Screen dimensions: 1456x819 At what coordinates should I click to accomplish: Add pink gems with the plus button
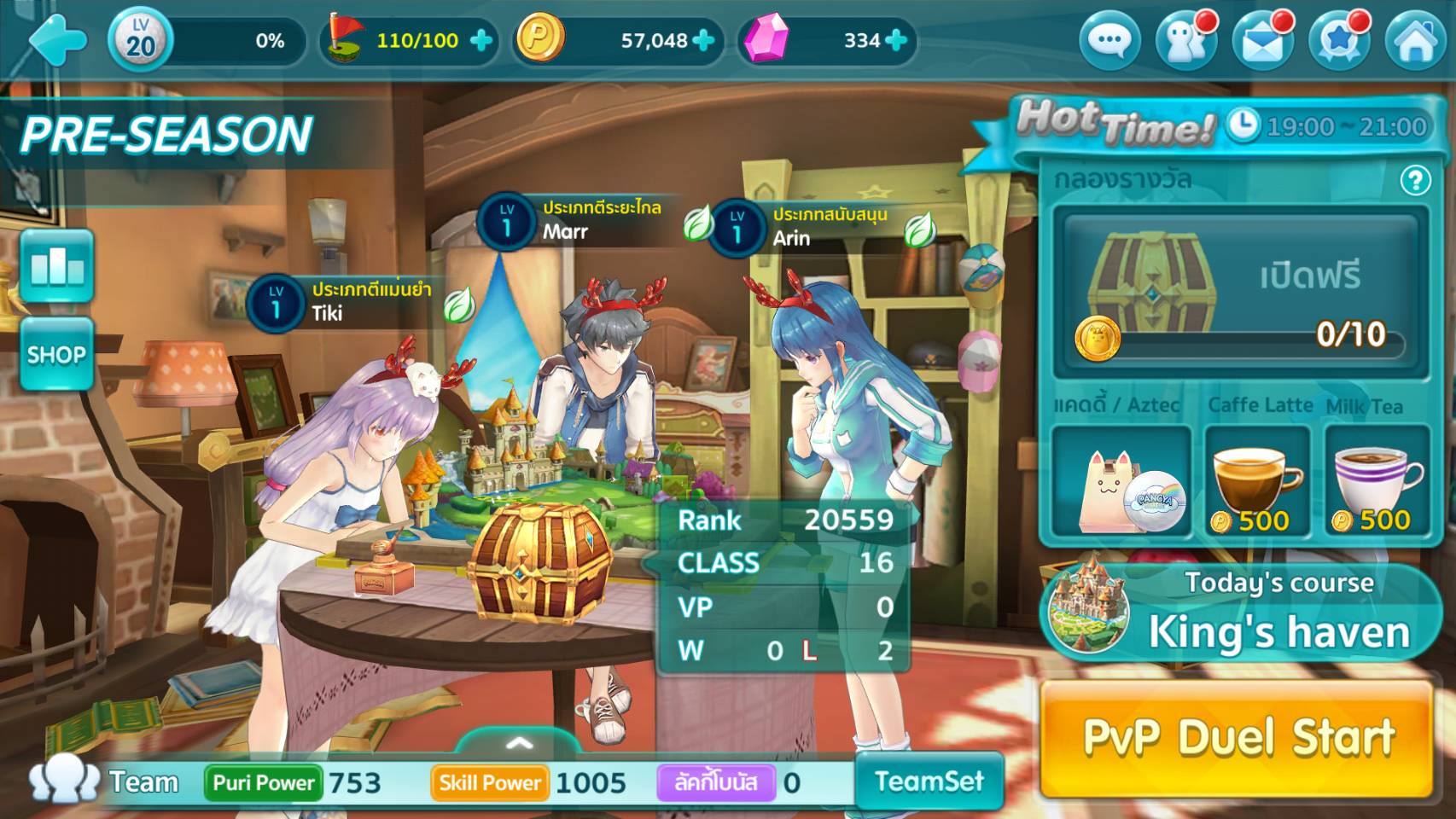coord(896,40)
